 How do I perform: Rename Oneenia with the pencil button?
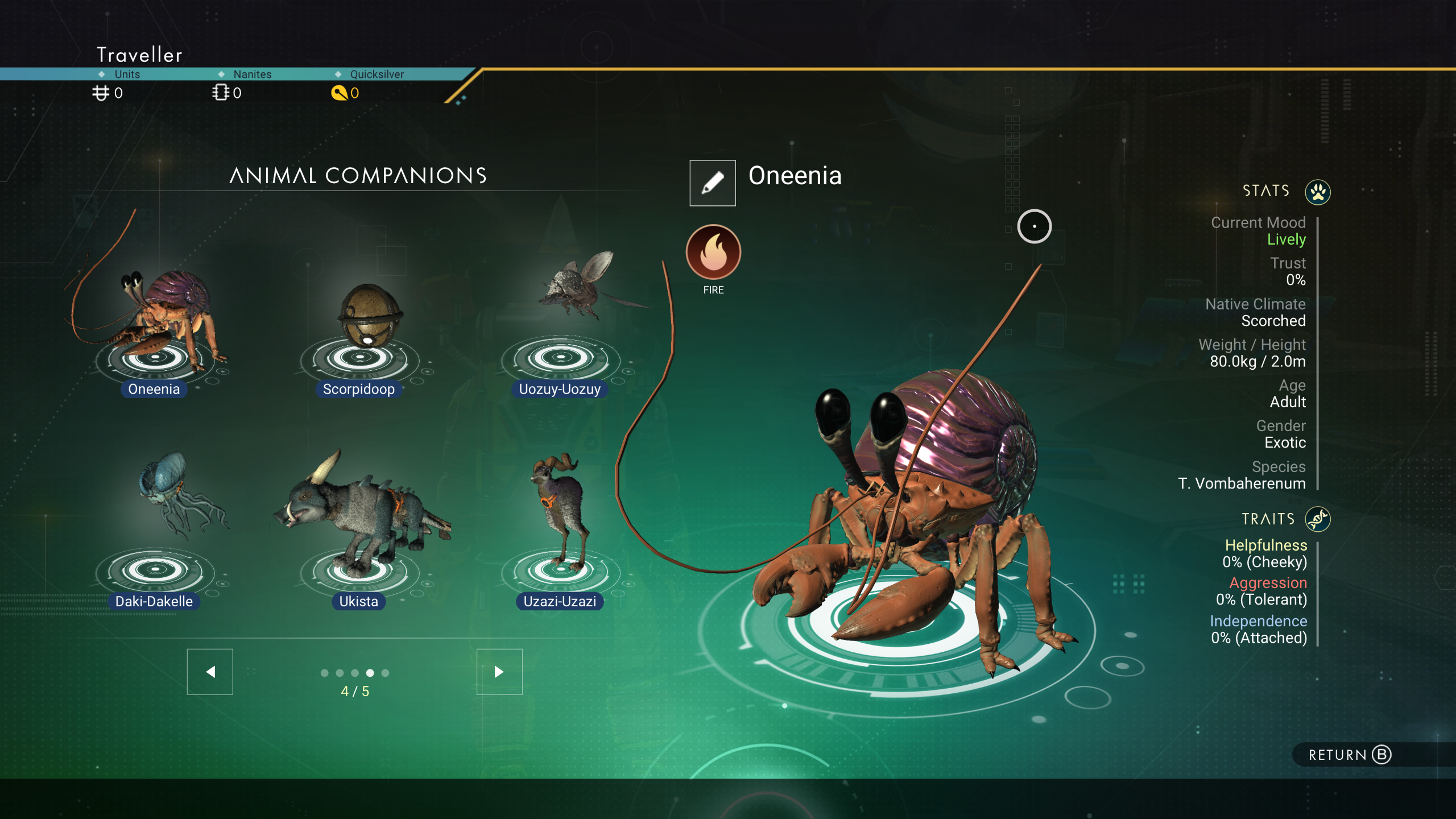tap(712, 183)
